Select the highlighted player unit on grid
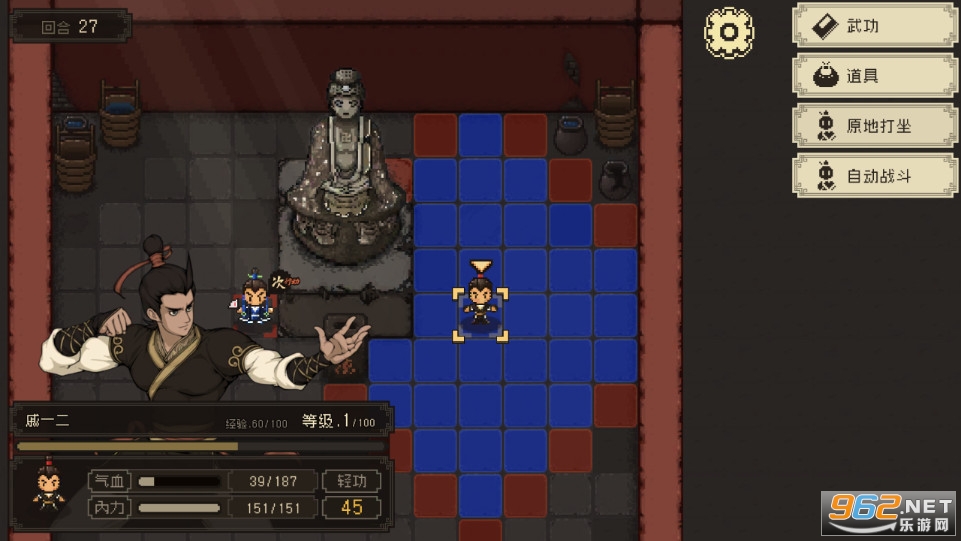Screen dimensions: 961x541 click(480, 304)
